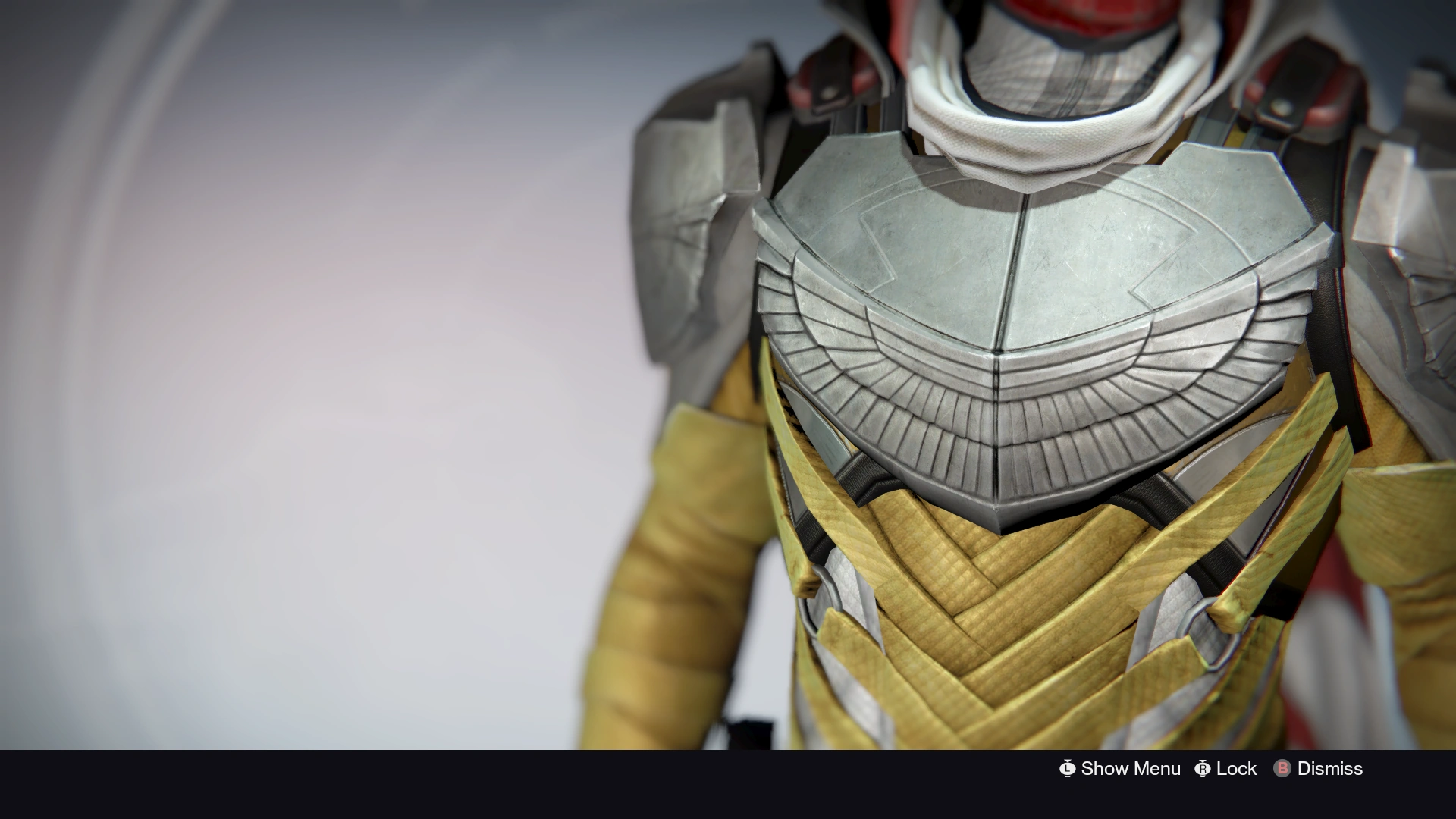Click the red helmet visor
The width and height of the screenshot is (1456, 819).
point(1062,15)
